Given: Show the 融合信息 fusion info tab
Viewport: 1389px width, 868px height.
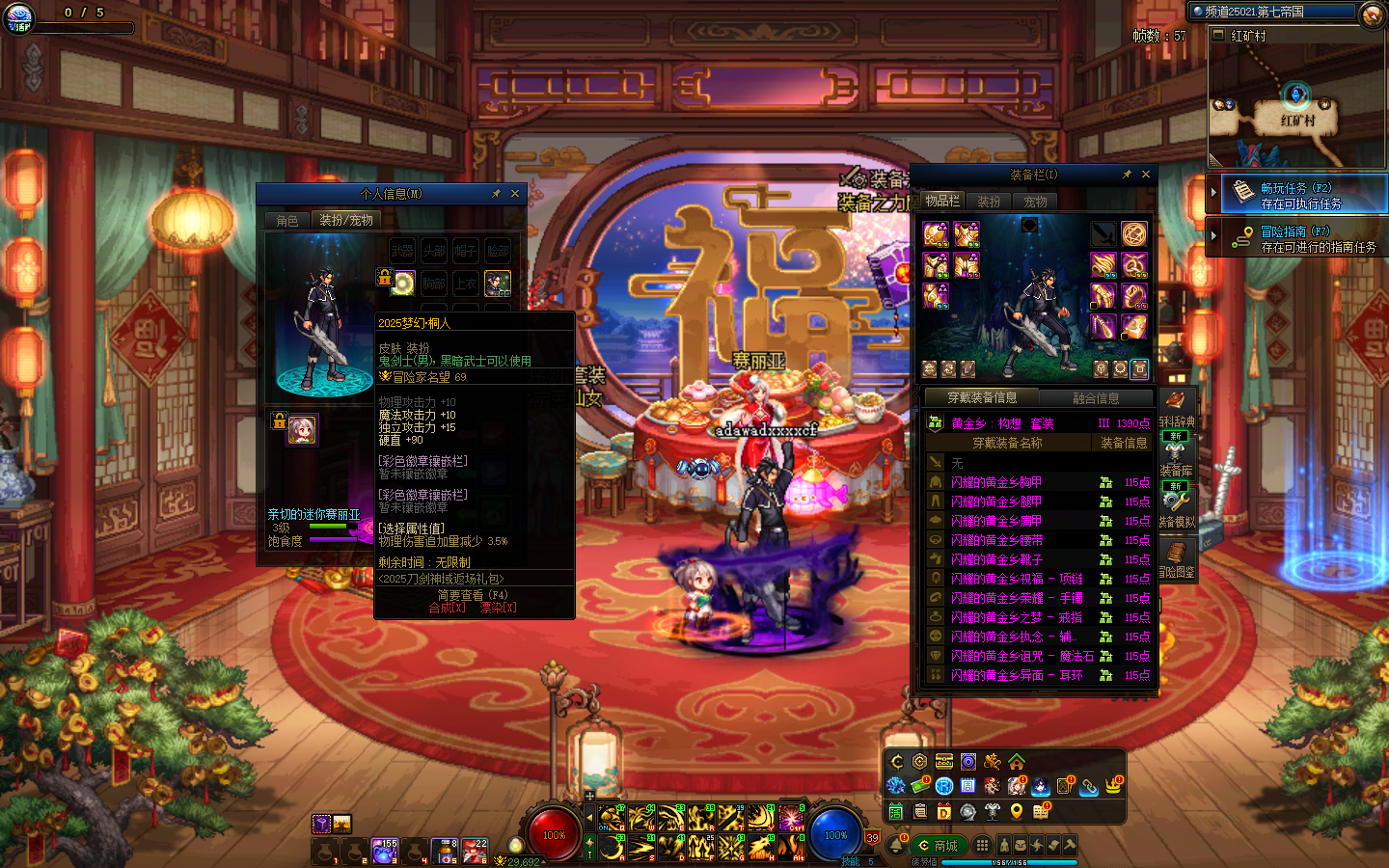Looking at the screenshot, I should 1096,398.
